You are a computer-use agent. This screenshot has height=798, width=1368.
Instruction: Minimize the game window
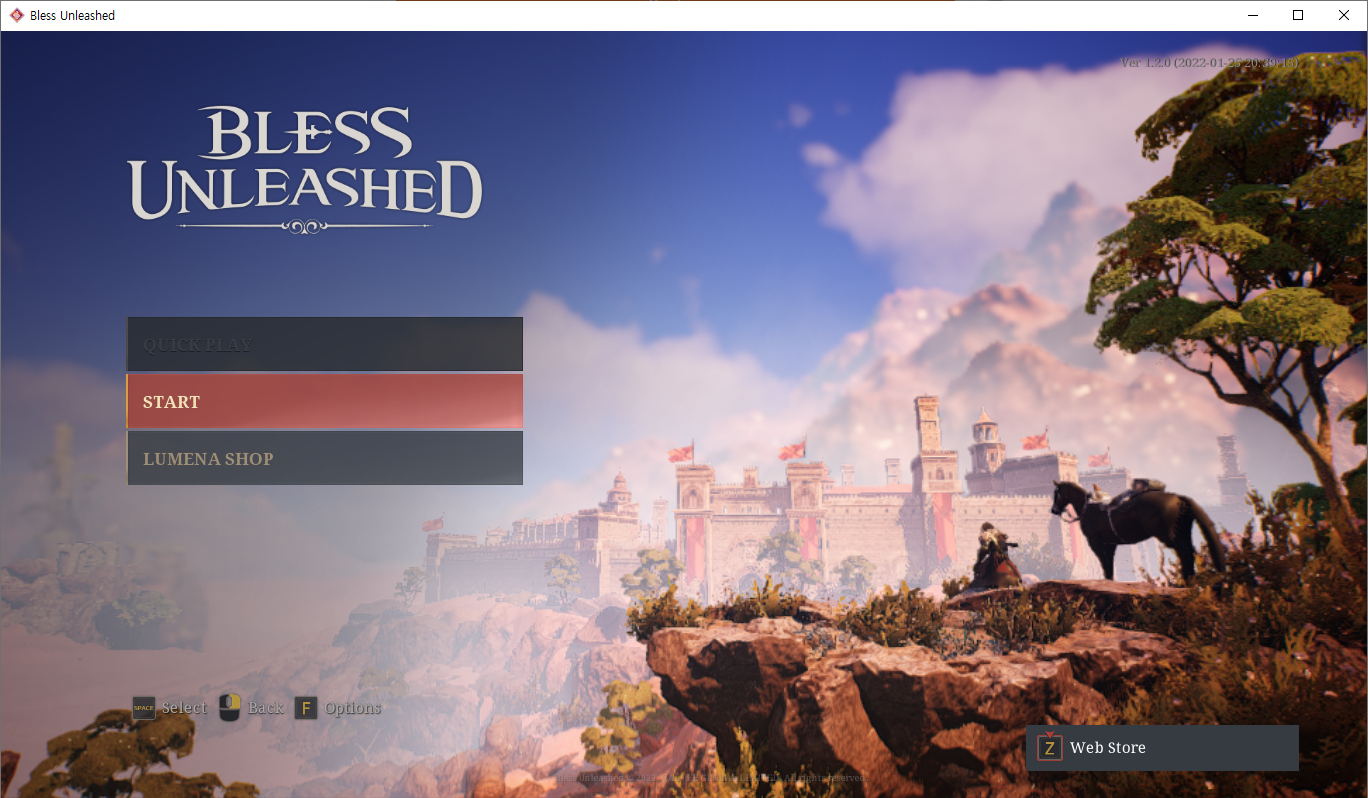click(1252, 15)
